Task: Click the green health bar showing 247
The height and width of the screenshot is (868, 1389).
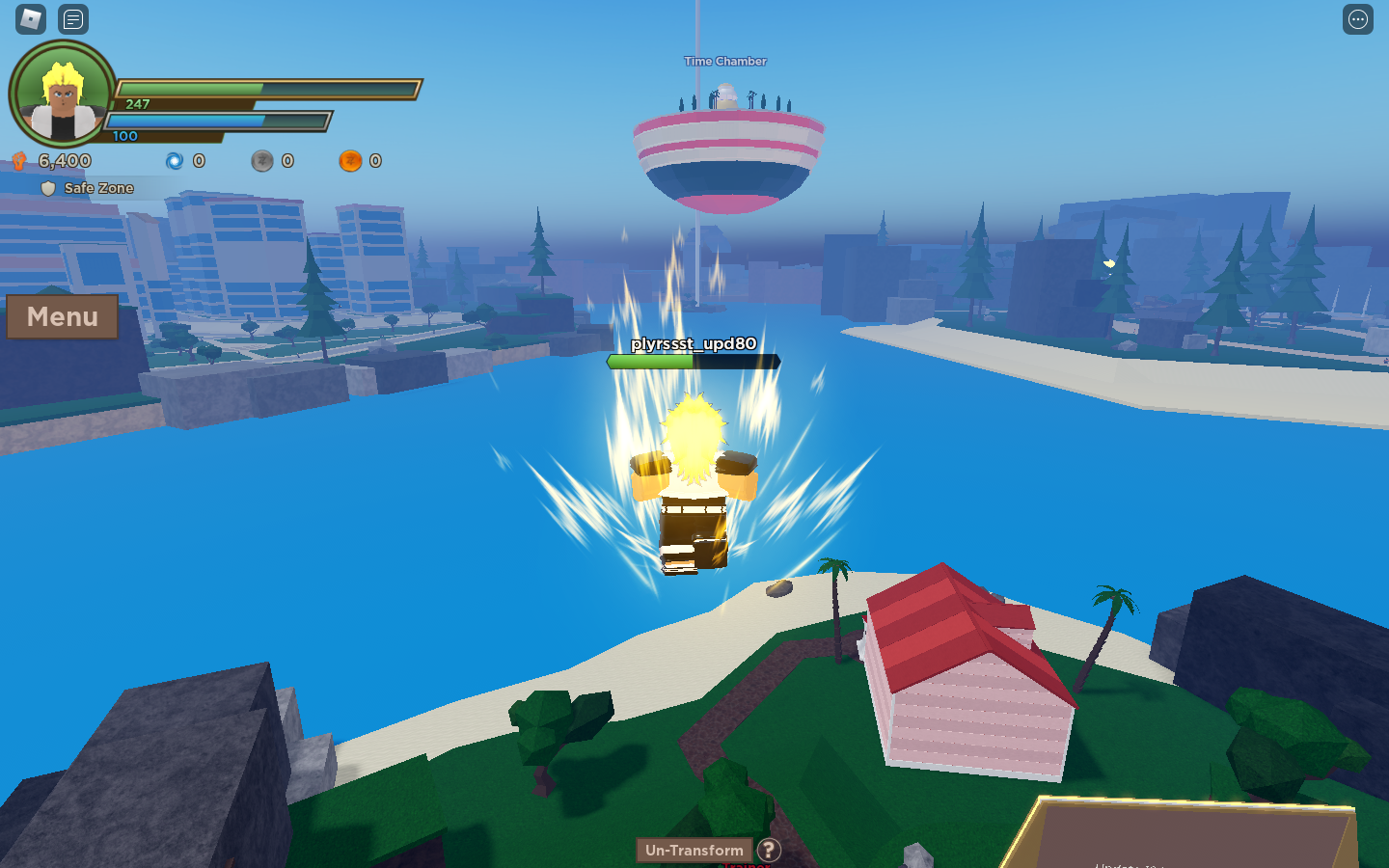Action: (260, 89)
